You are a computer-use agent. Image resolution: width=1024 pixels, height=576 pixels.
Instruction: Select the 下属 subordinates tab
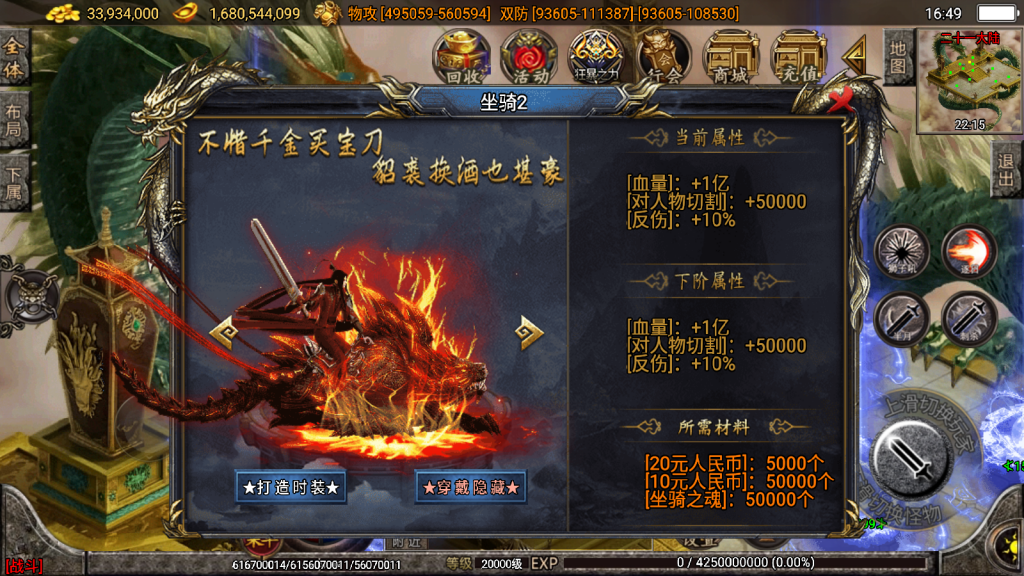tap(14, 182)
